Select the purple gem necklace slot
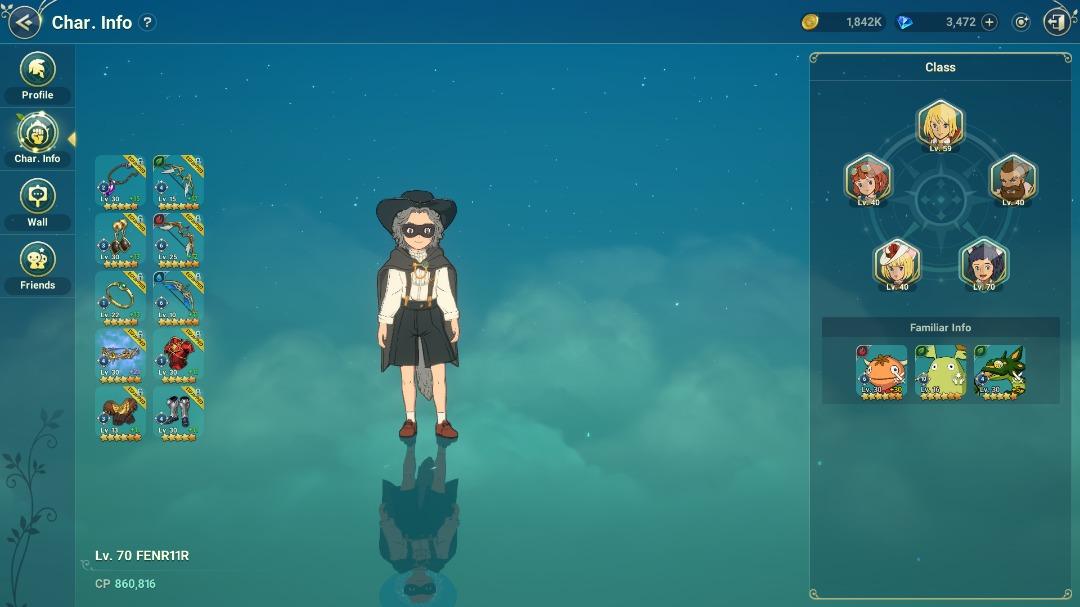This screenshot has width=1080, height=607. click(x=120, y=182)
